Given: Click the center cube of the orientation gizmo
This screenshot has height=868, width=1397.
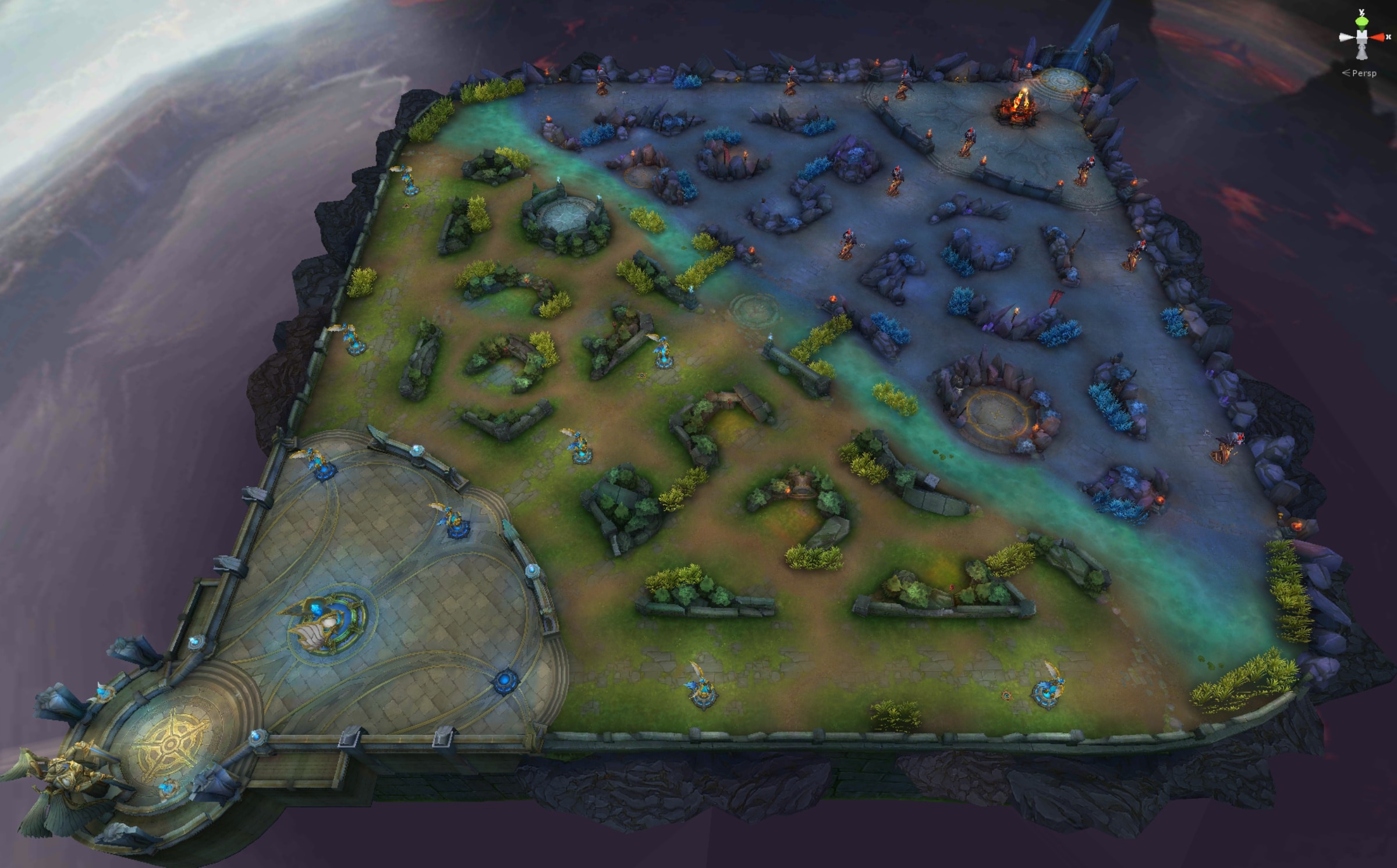Looking at the screenshot, I should tap(1362, 37).
